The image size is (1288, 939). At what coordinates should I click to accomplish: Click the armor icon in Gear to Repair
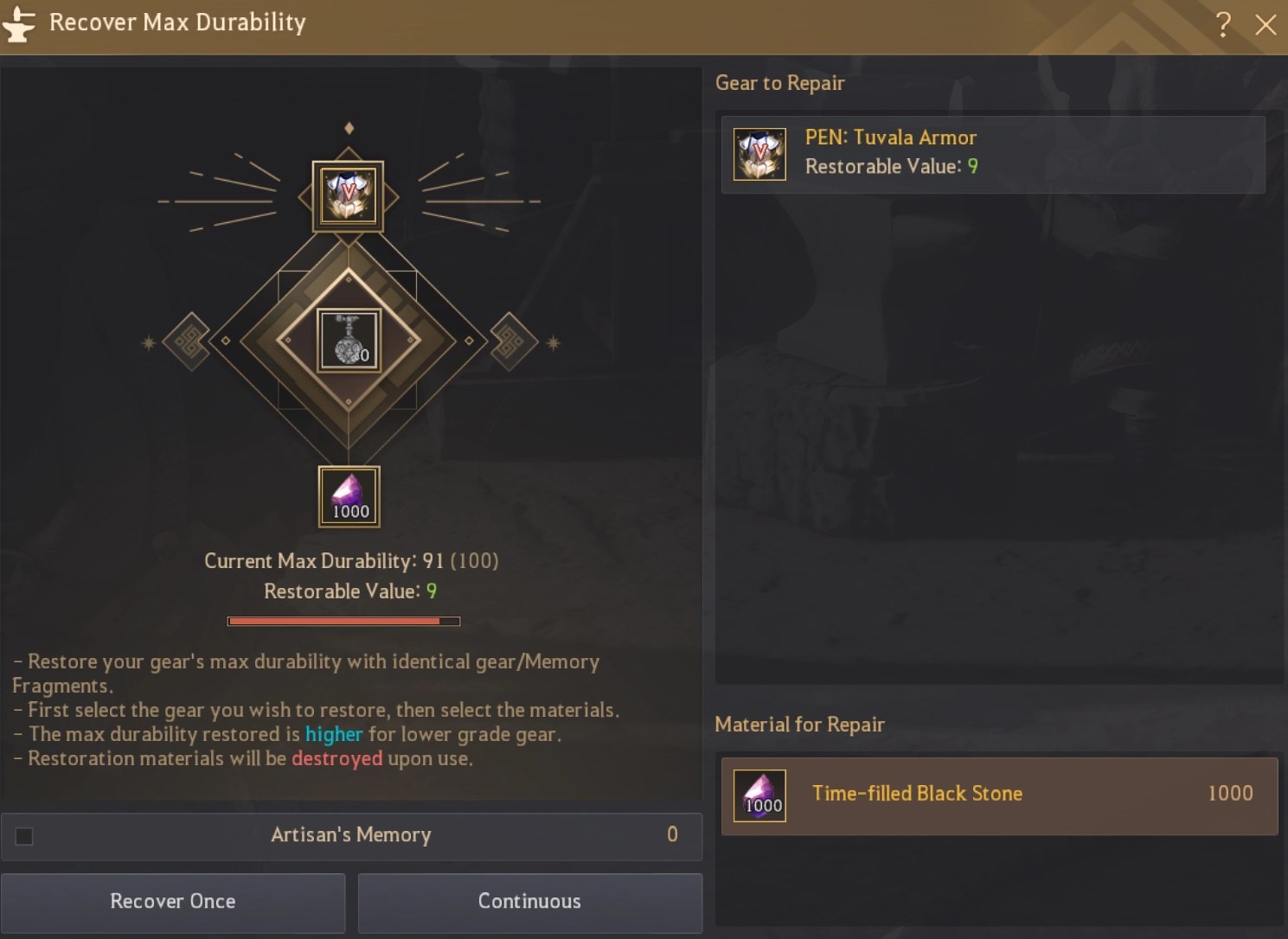(x=759, y=153)
